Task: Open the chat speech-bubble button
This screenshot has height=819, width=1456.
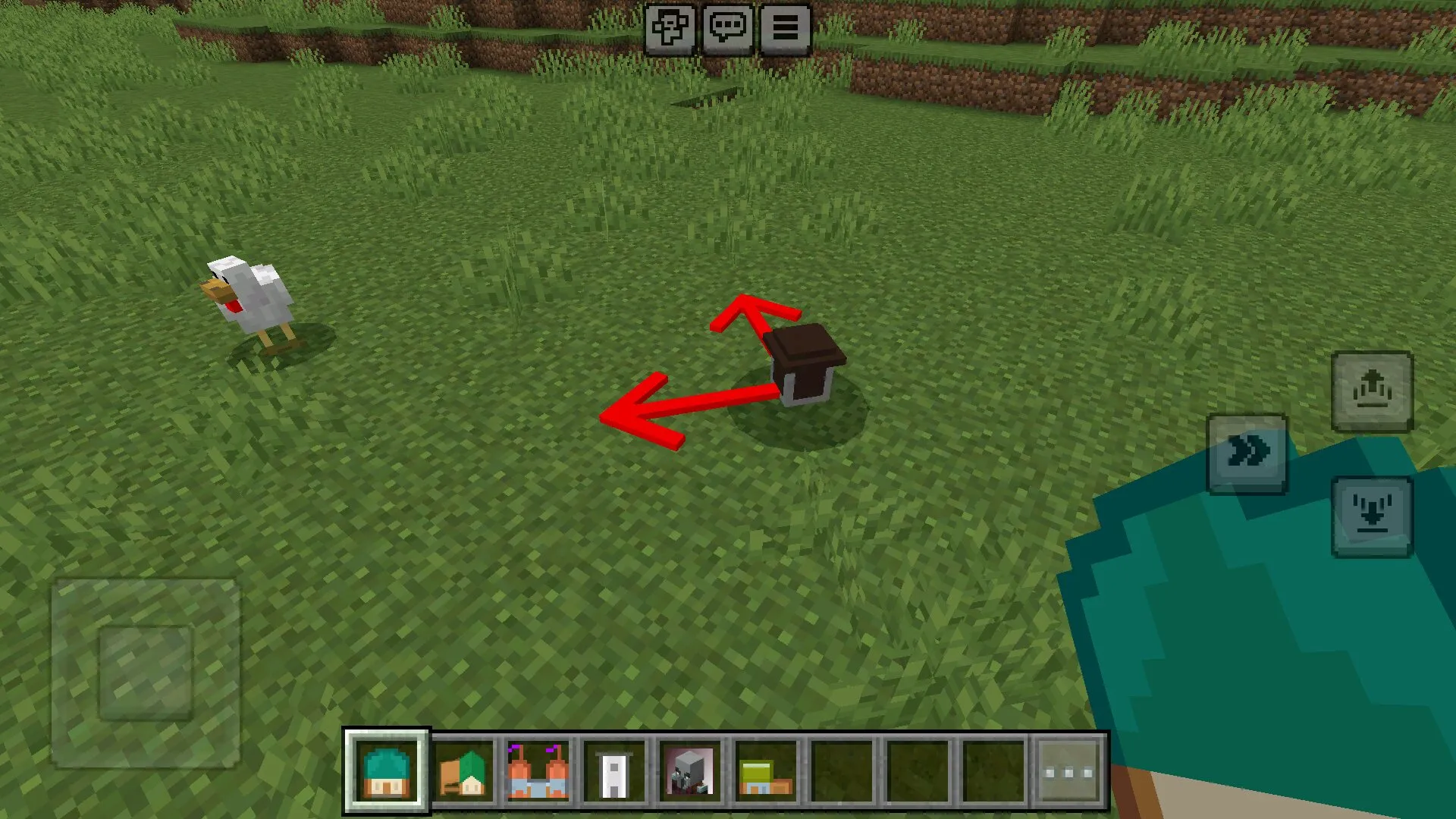Action: coord(727,30)
